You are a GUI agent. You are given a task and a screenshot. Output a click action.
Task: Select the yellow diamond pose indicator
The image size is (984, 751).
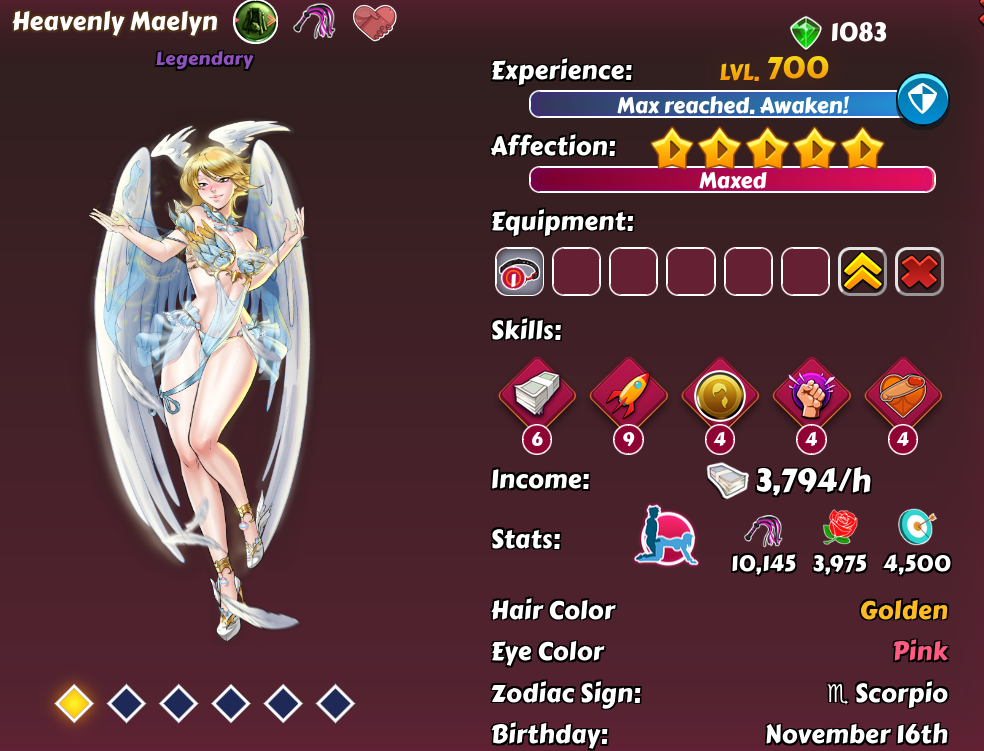[74, 704]
